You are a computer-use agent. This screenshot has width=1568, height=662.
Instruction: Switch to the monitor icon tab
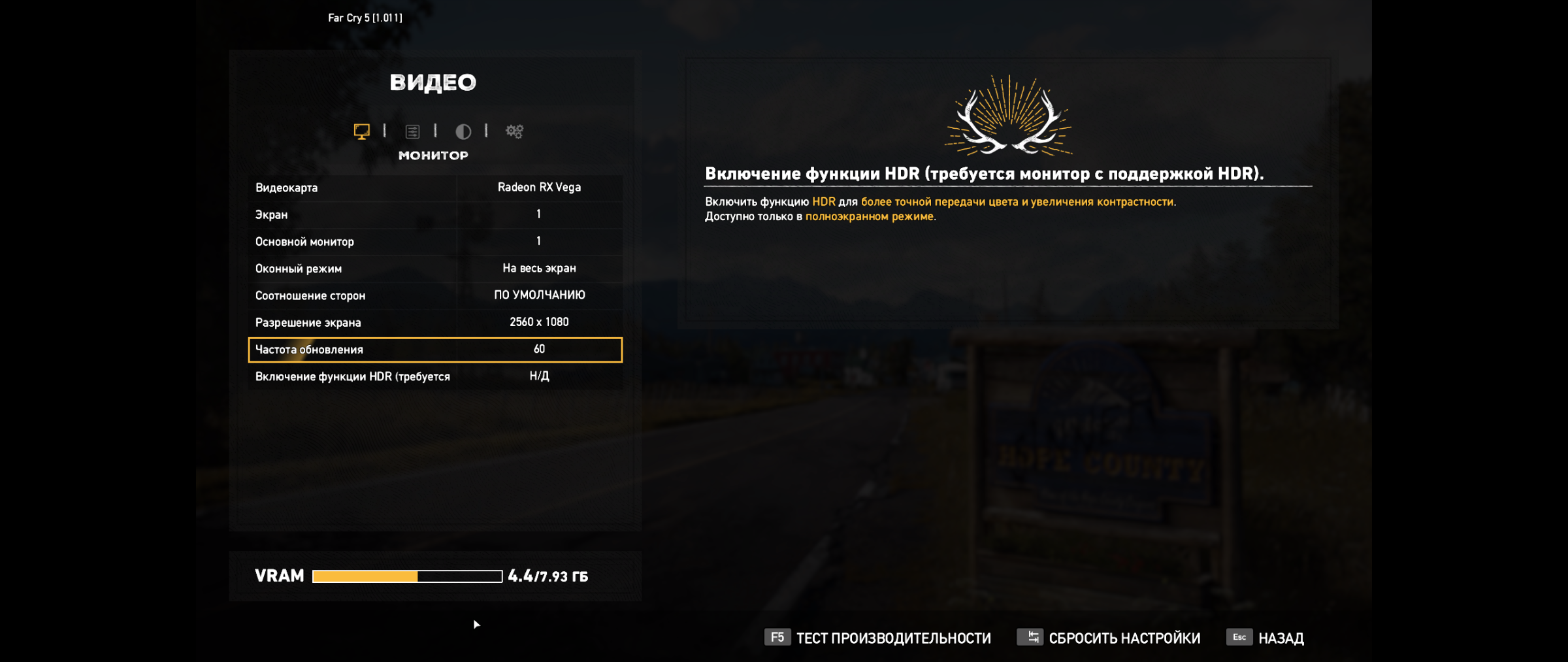[361, 131]
